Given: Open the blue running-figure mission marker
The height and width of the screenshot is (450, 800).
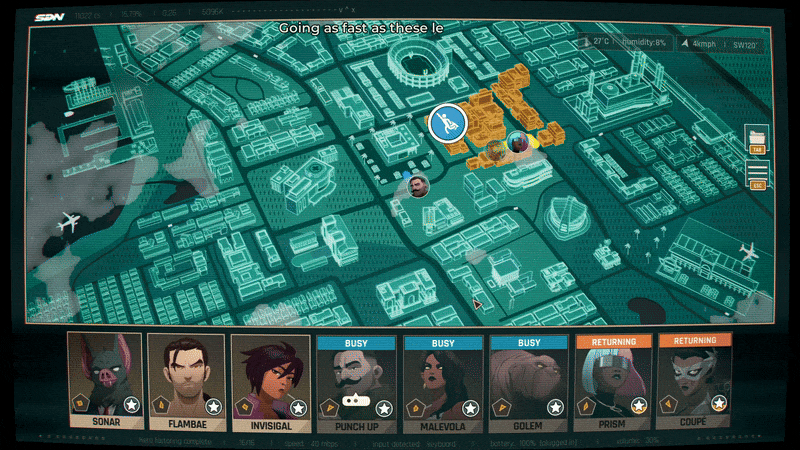Looking at the screenshot, I should tap(447, 124).
